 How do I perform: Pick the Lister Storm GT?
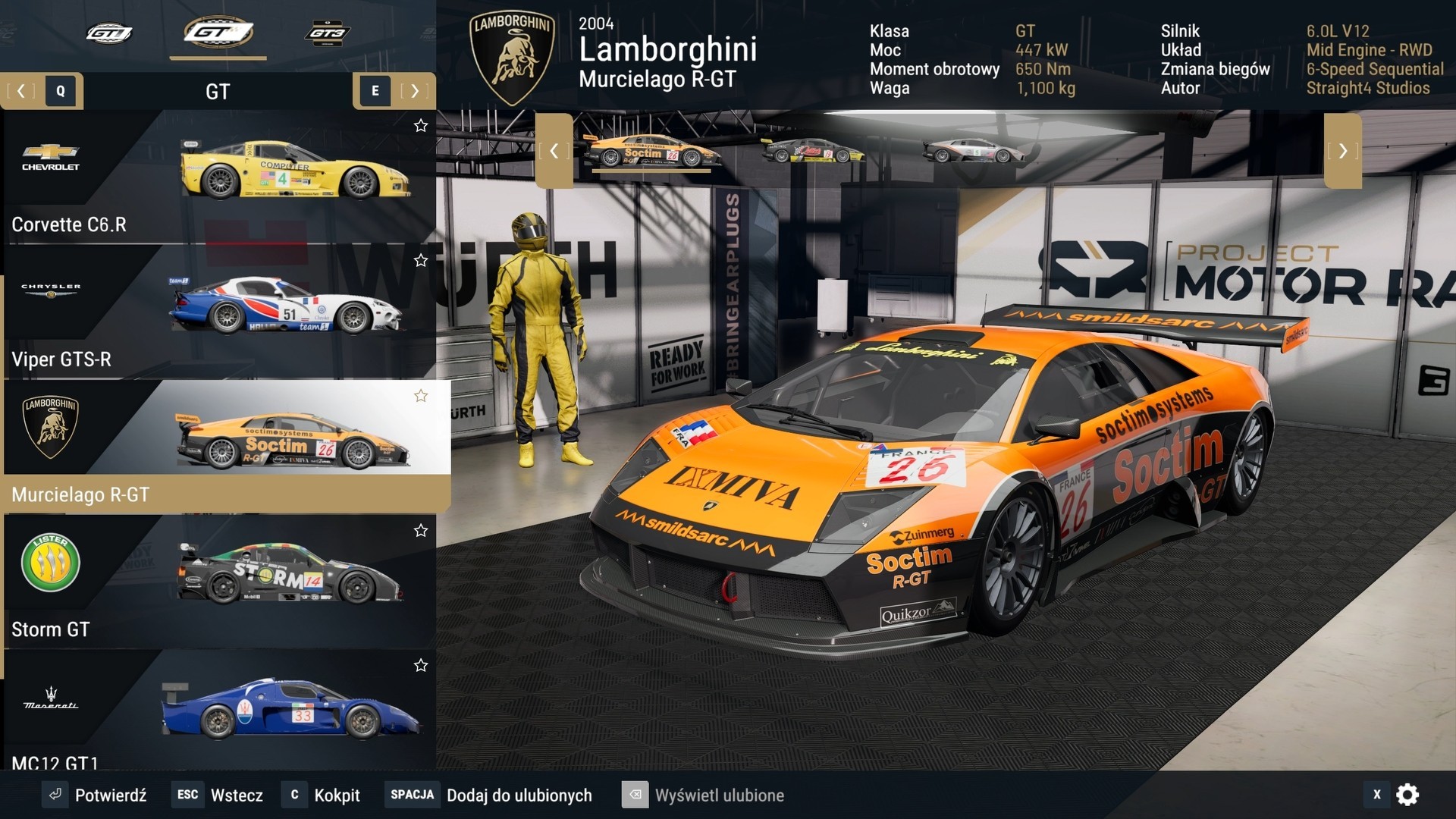(x=220, y=582)
